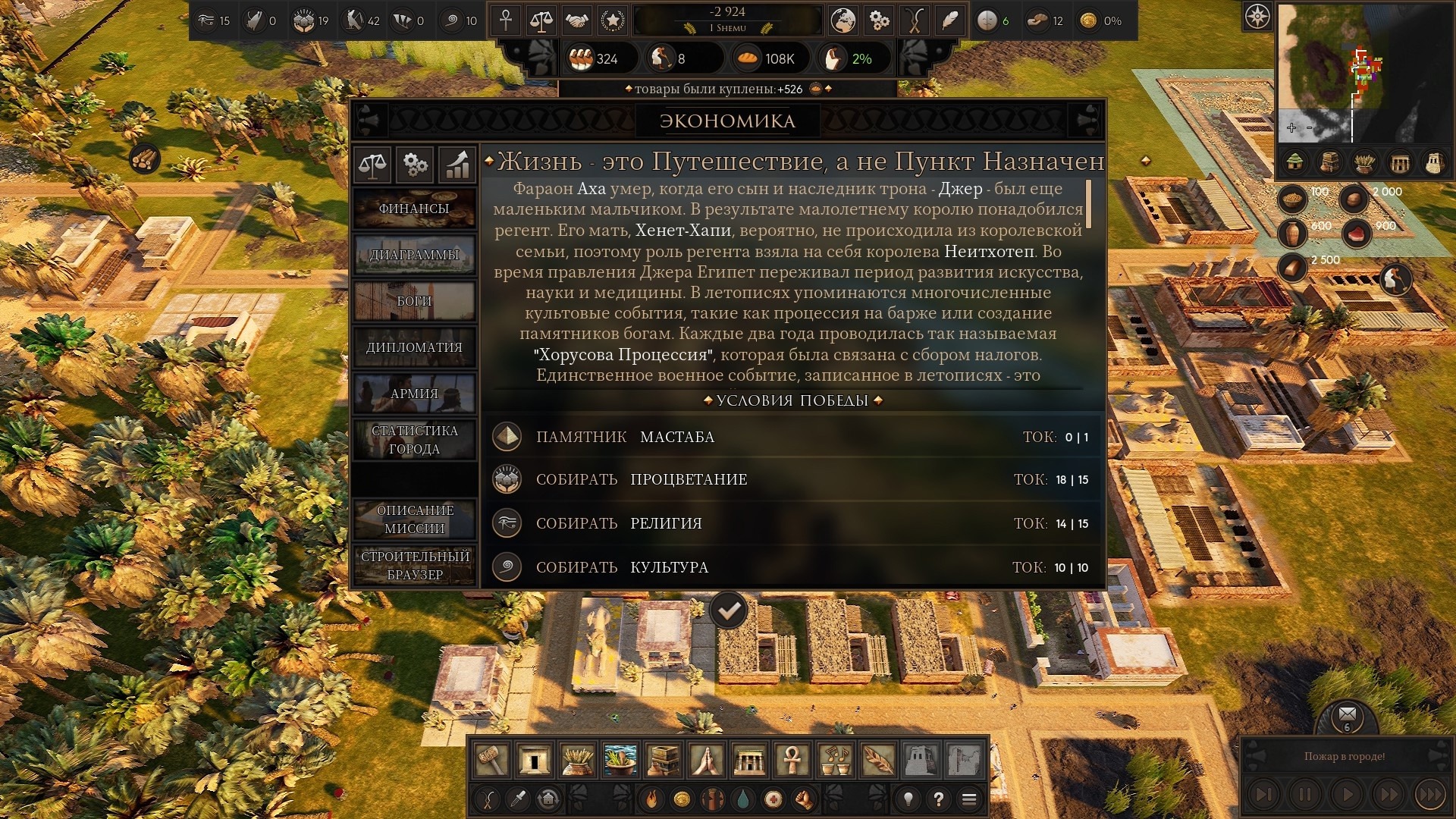Viewport: 1456px width, 819px height.
Task: Open the handshake diplomacy icon in top bar
Action: (x=577, y=20)
